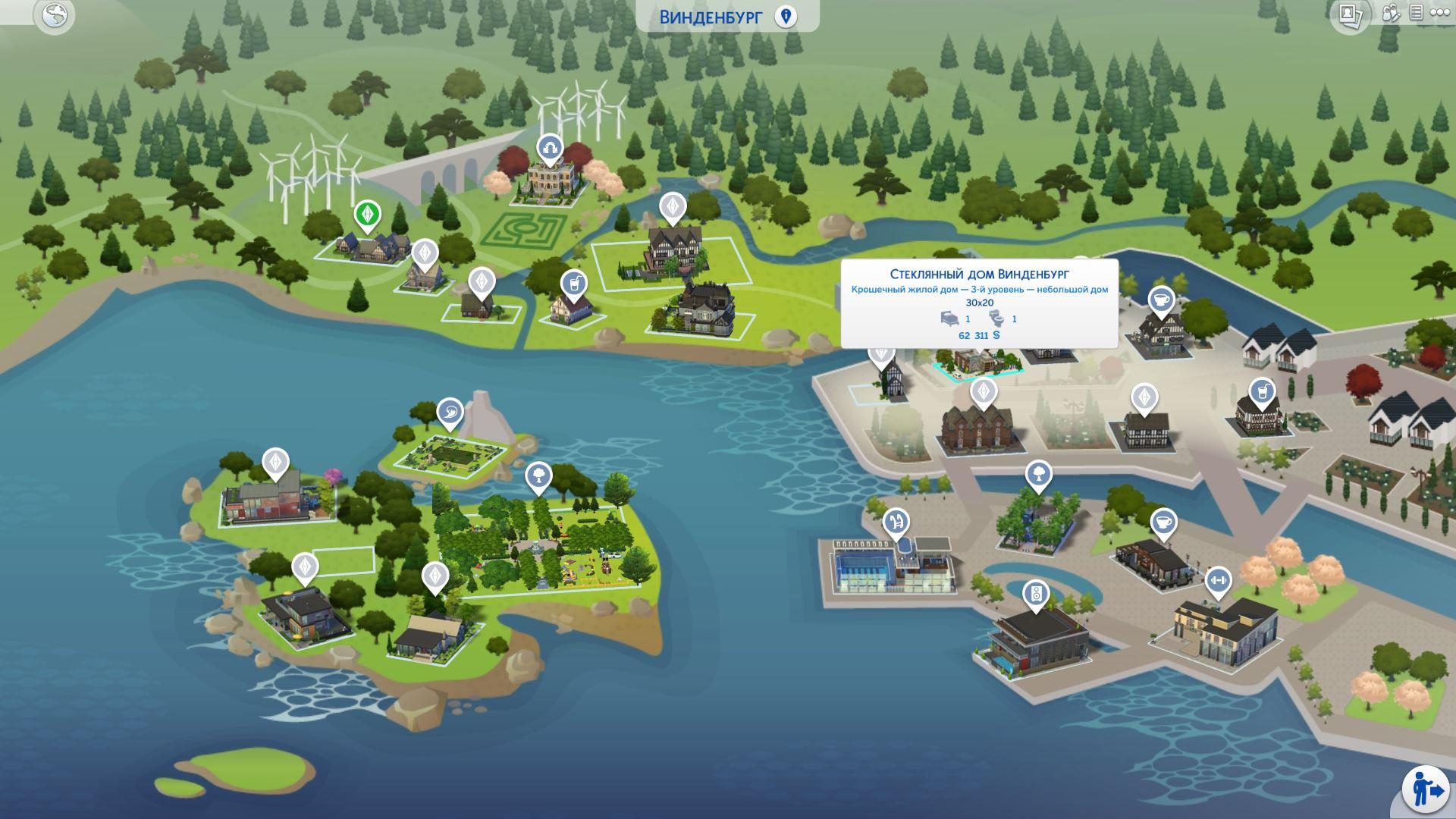The height and width of the screenshot is (819, 1456).
Task: Select the speaker nightclub venue marker
Action: [x=1036, y=594]
